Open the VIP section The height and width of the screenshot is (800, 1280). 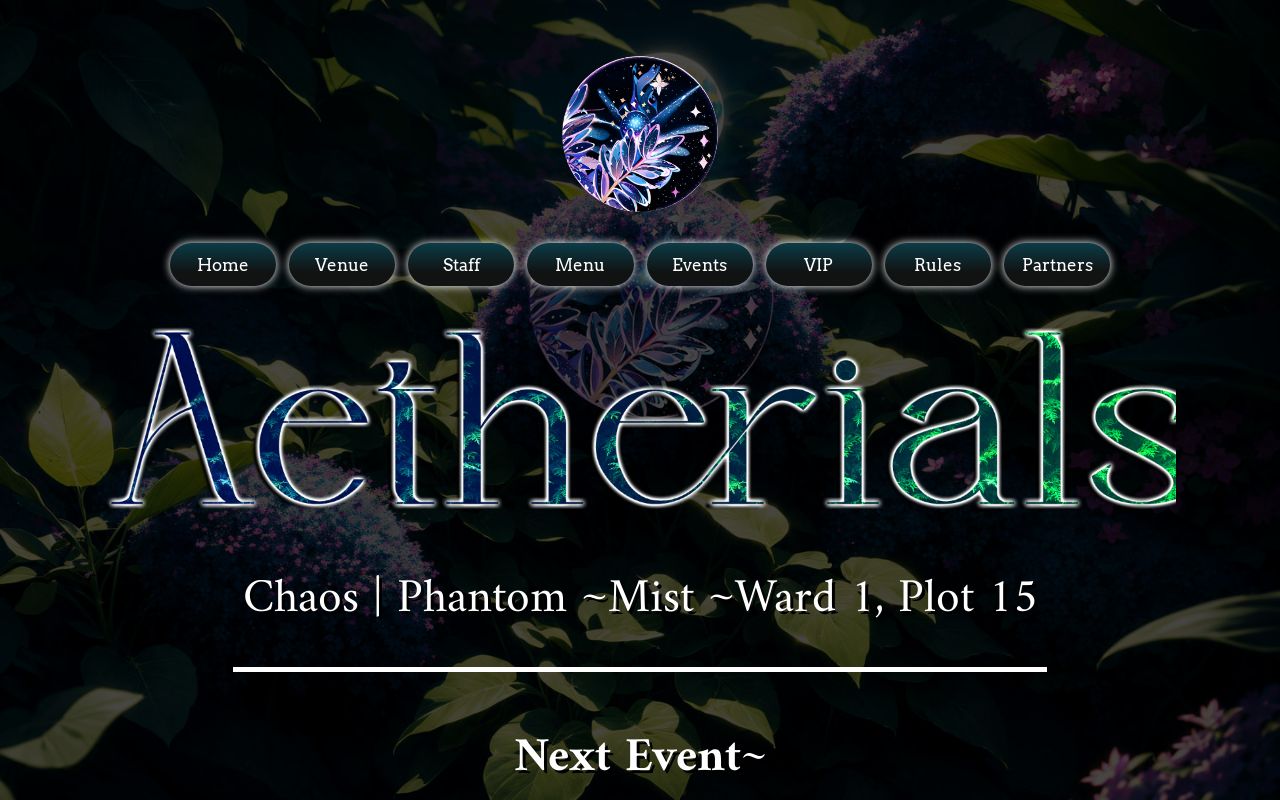point(818,265)
